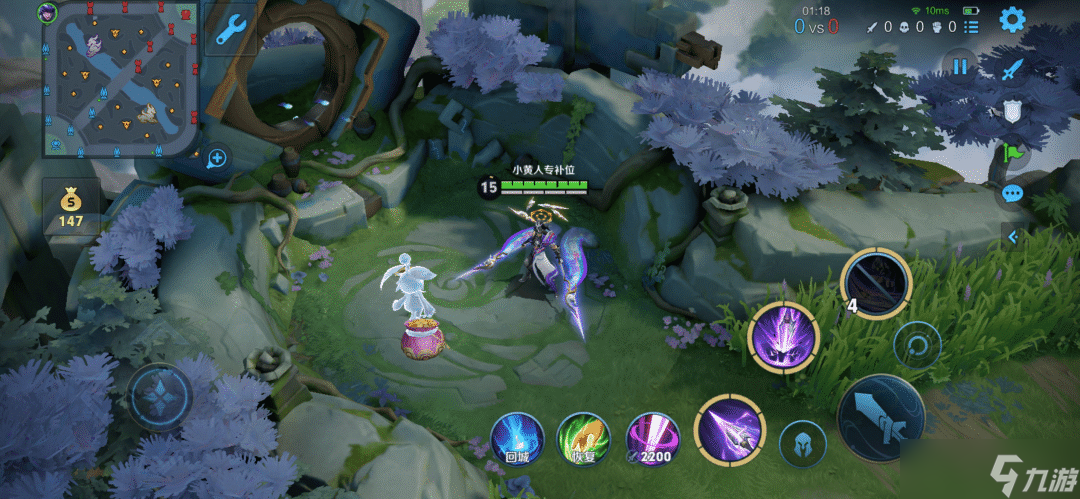This screenshot has height=499, width=1080.
Task: Activate the 回城 recall ability
Action: click(x=517, y=438)
